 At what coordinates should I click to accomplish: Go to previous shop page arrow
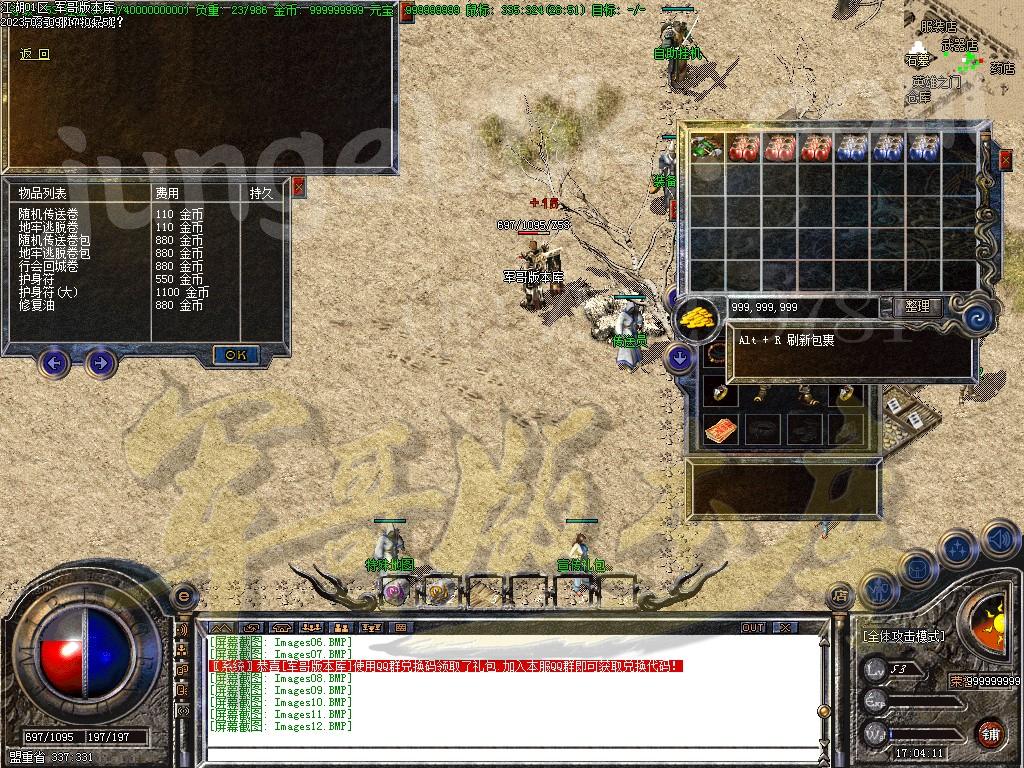(x=54, y=362)
